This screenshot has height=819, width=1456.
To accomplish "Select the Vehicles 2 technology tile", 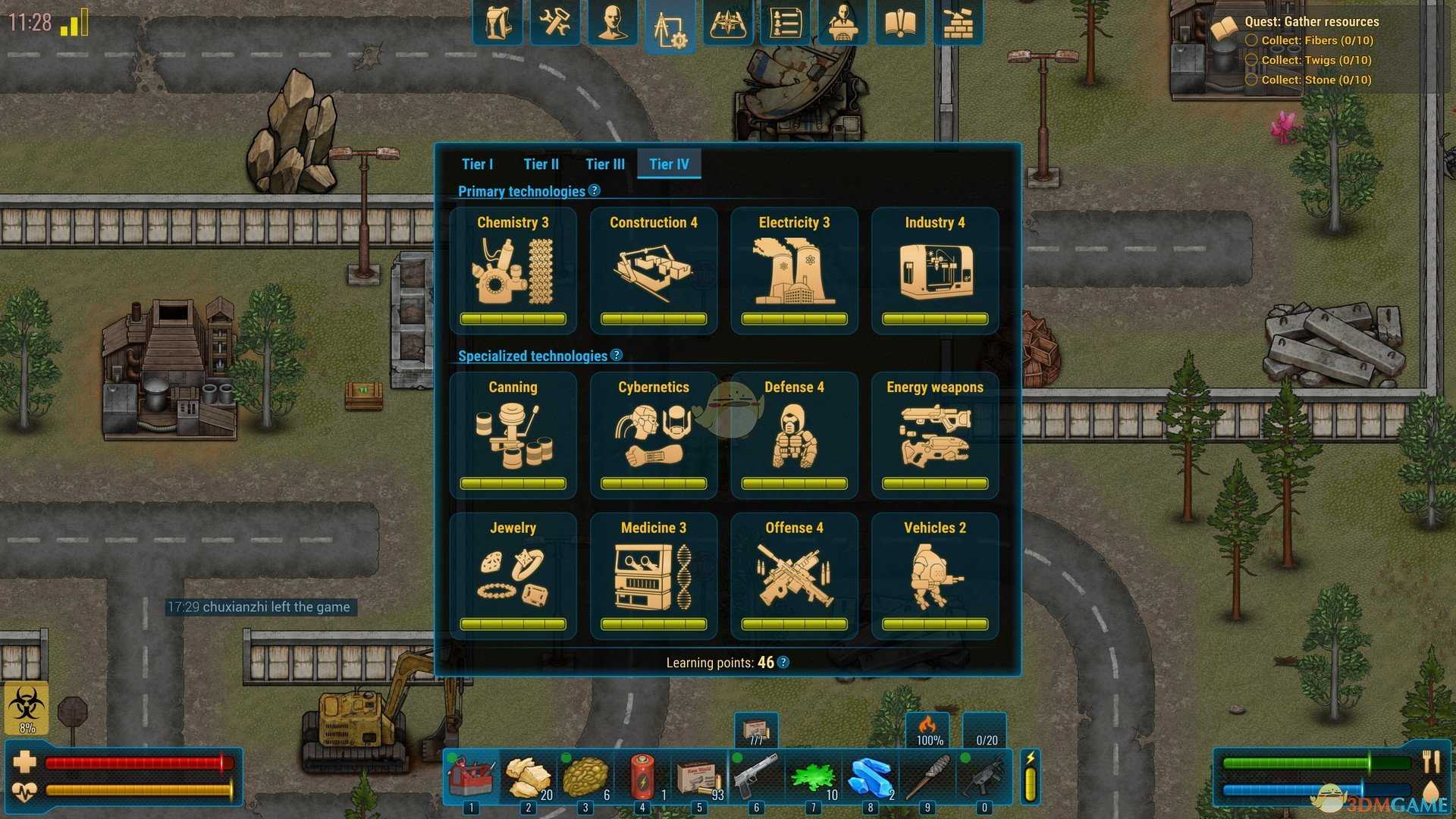I will pyautogui.click(x=934, y=576).
